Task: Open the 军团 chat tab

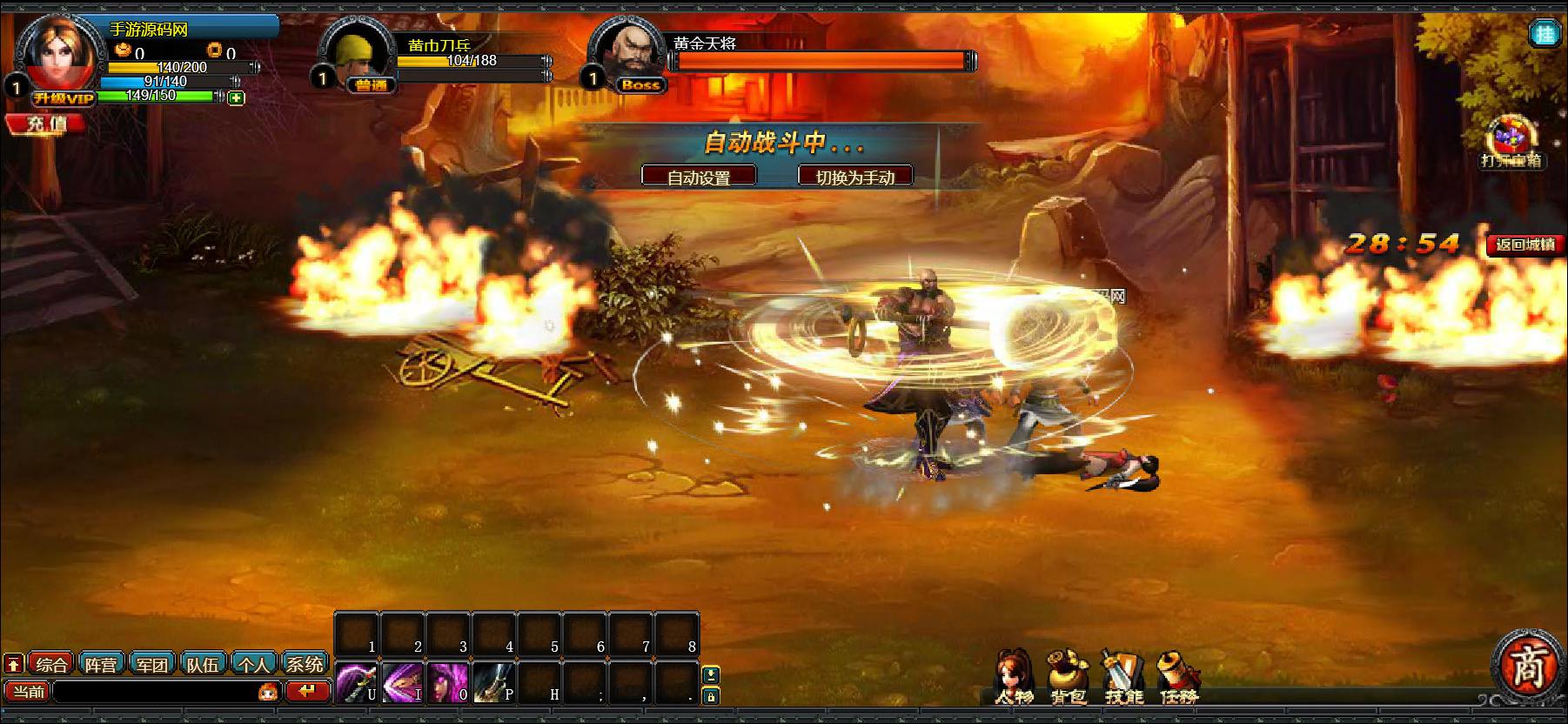Action: point(151,665)
